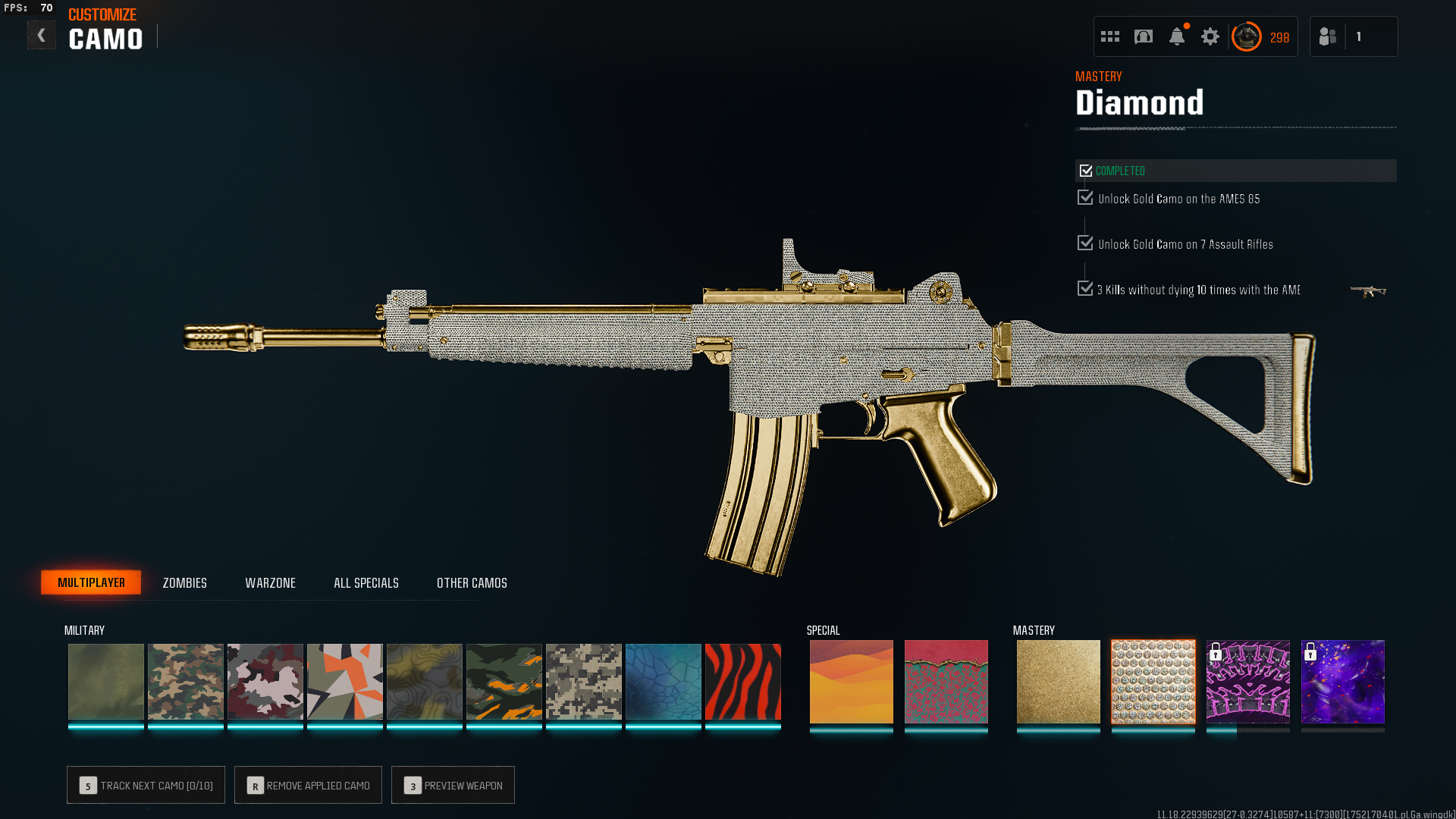Select the orange geometric splinter camo
The width and height of the screenshot is (1456, 819).
coord(344,681)
